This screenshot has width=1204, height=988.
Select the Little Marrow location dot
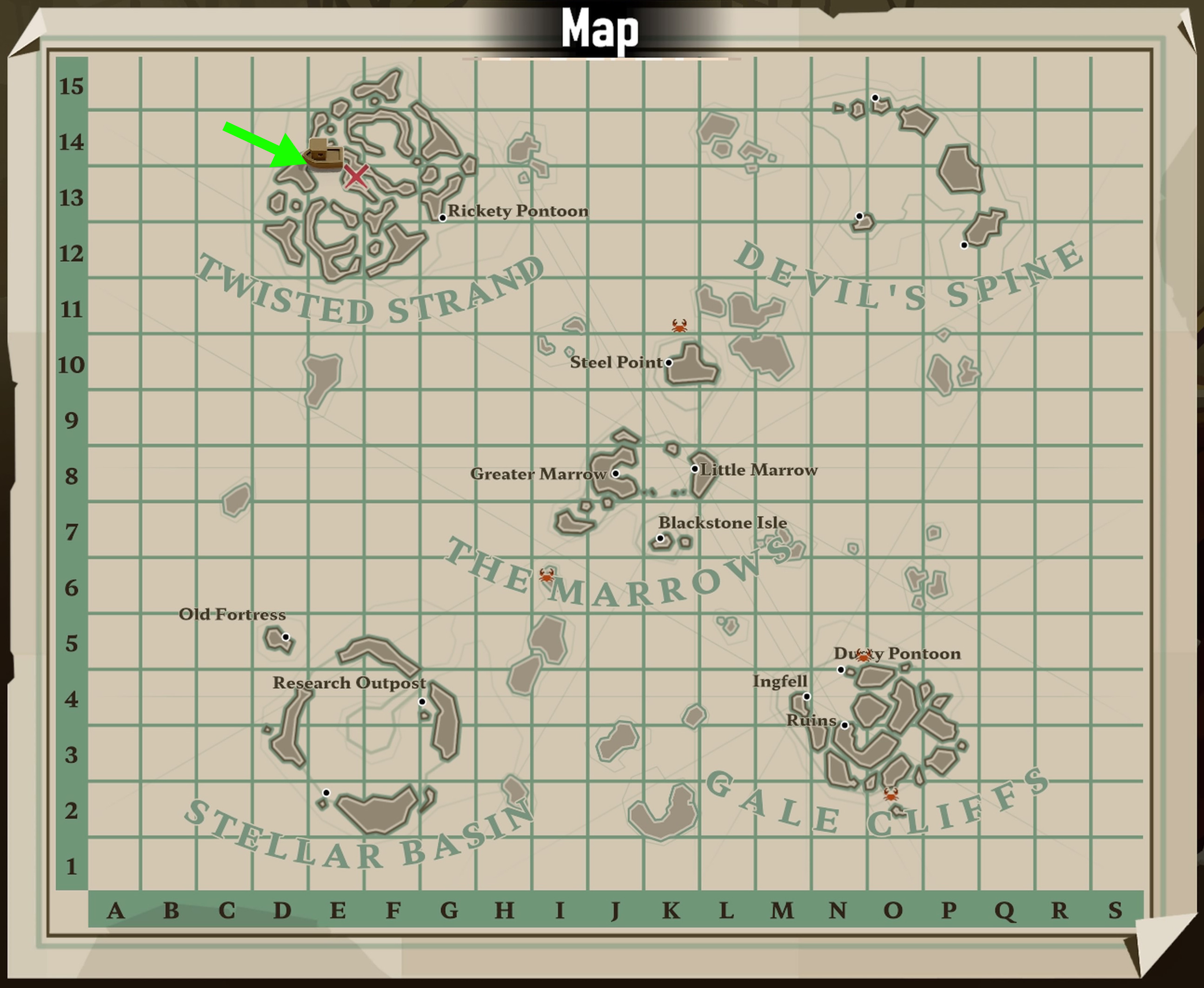pyautogui.click(x=695, y=469)
